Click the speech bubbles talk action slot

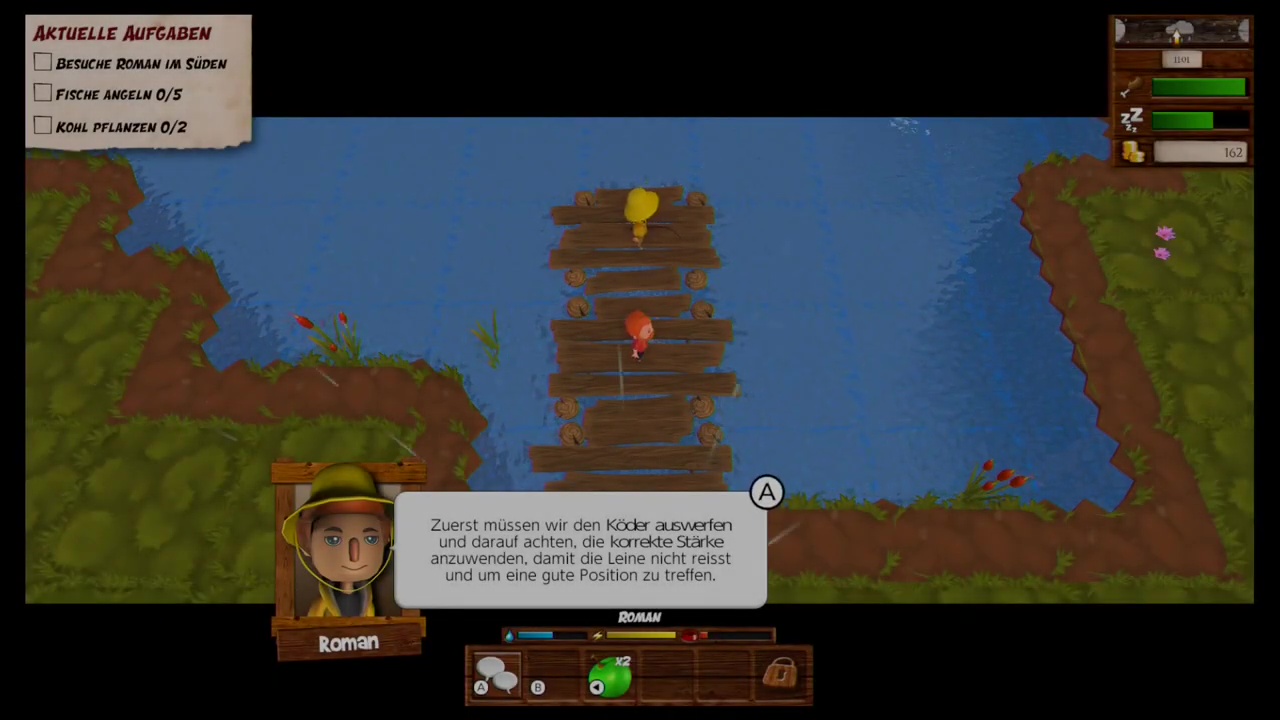[496, 675]
